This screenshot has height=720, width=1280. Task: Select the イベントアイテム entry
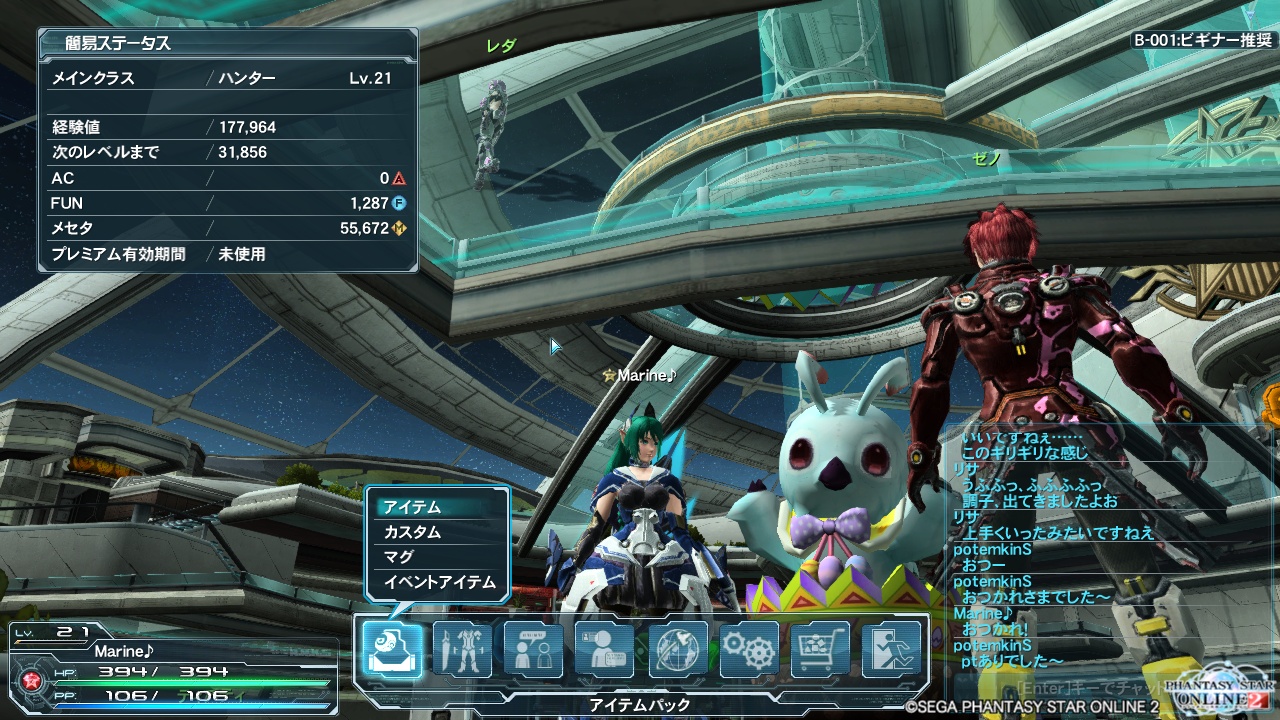point(438,582)
